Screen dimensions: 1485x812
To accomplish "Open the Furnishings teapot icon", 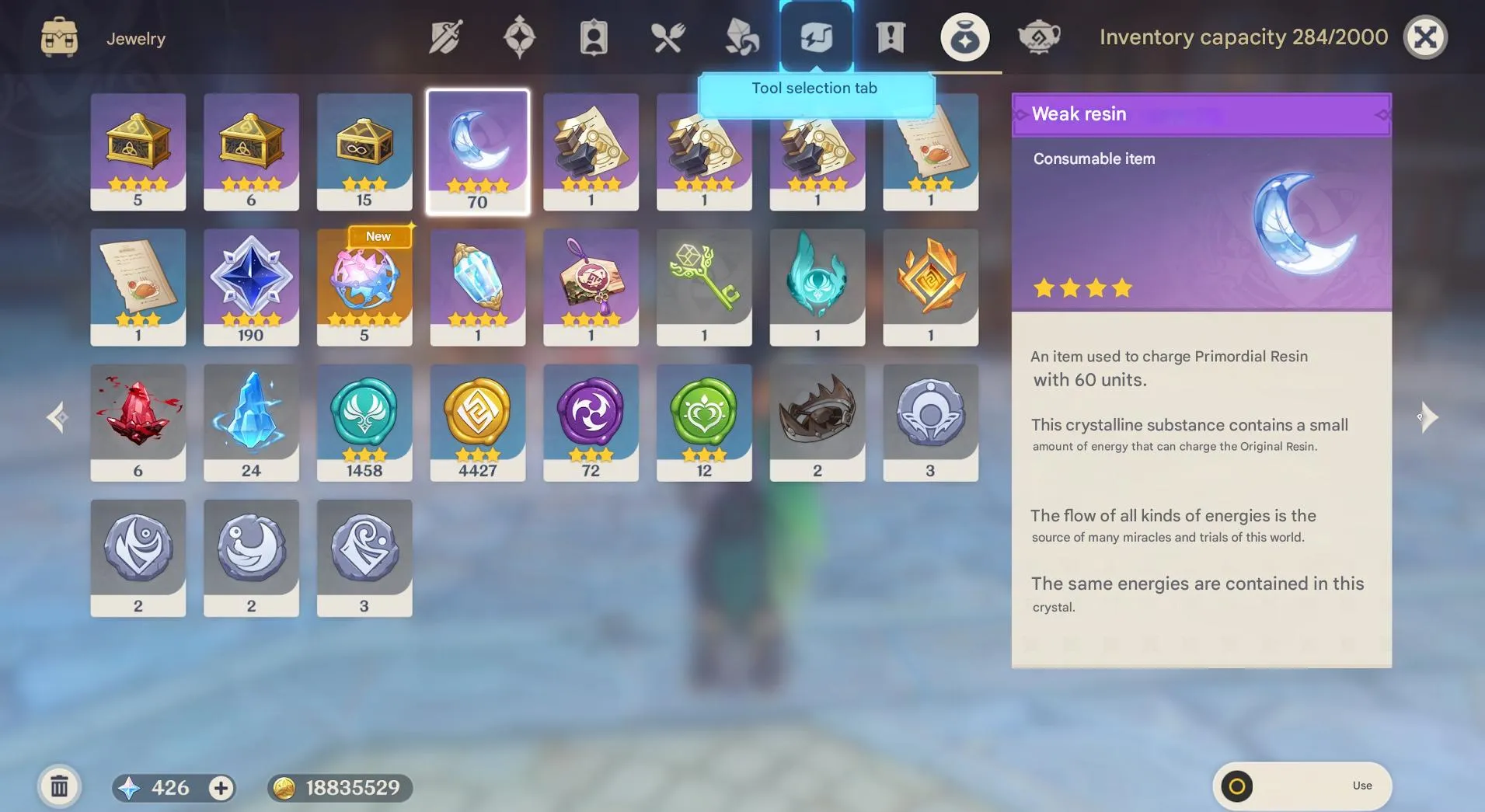I will [x=1039, y=35].
